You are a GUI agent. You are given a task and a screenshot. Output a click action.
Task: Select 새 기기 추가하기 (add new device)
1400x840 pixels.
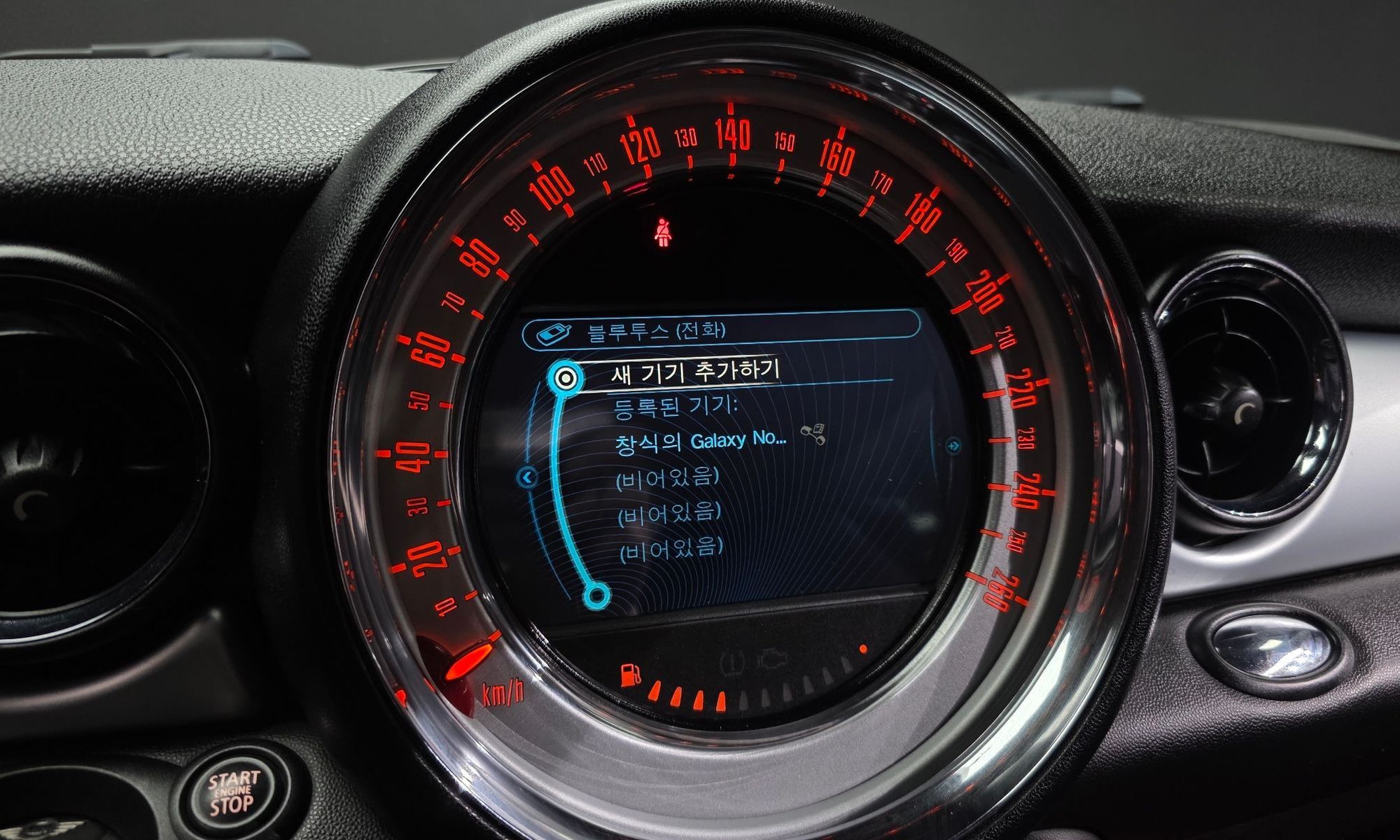pyautogui.click(x=694, y=372)
